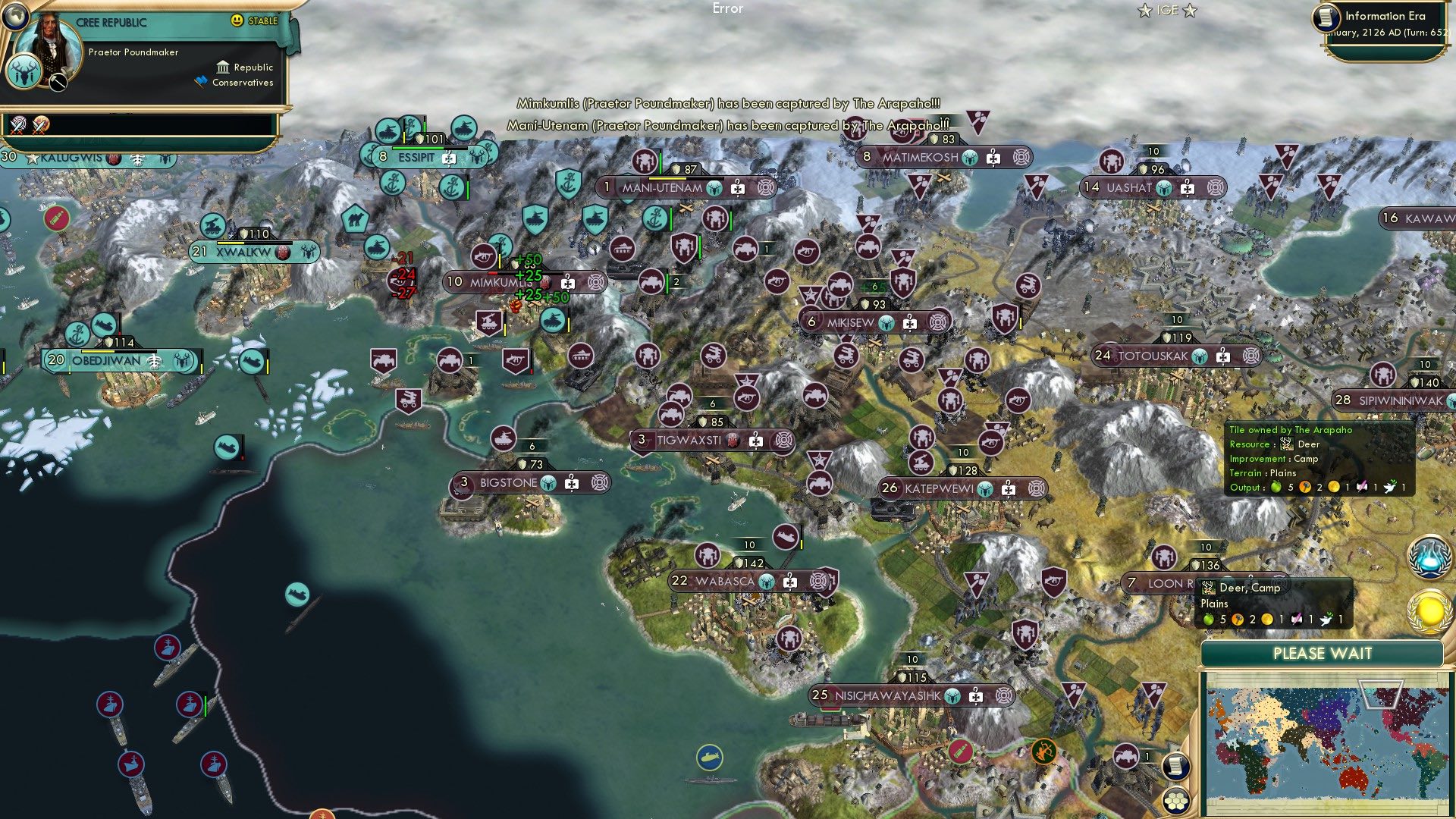Click the Conservatives ideology label

tap(244, 82)
